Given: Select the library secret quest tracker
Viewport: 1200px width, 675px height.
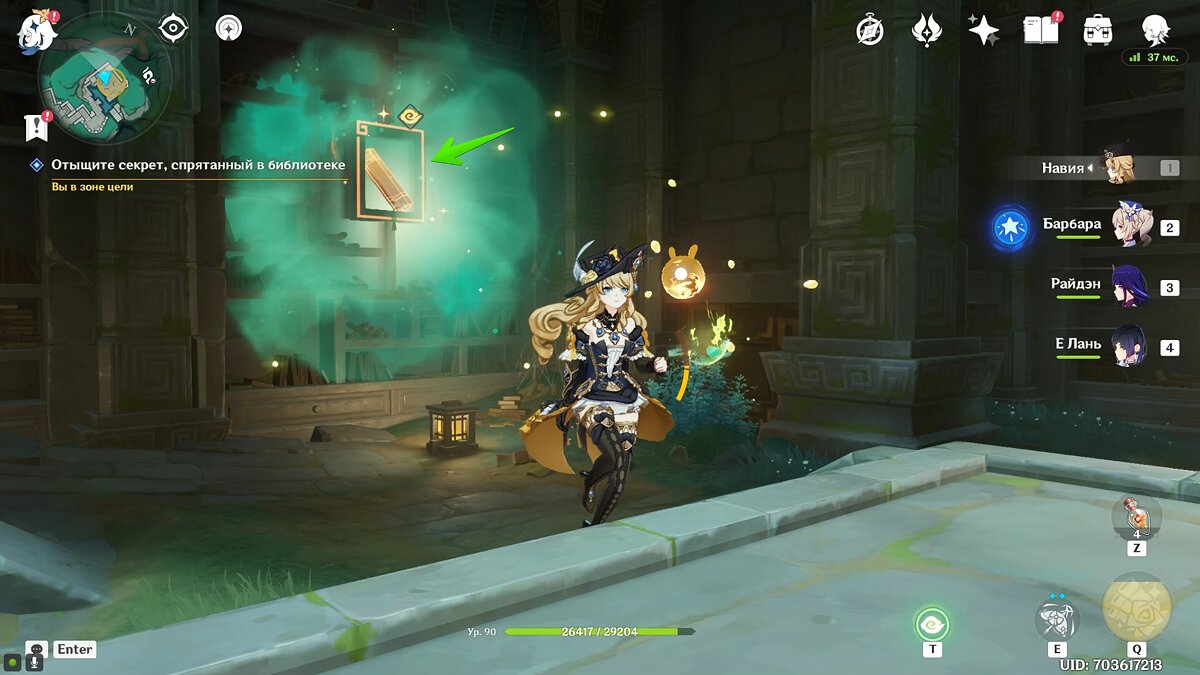Looking at the screenshot, I should click(x=198, y=165).
